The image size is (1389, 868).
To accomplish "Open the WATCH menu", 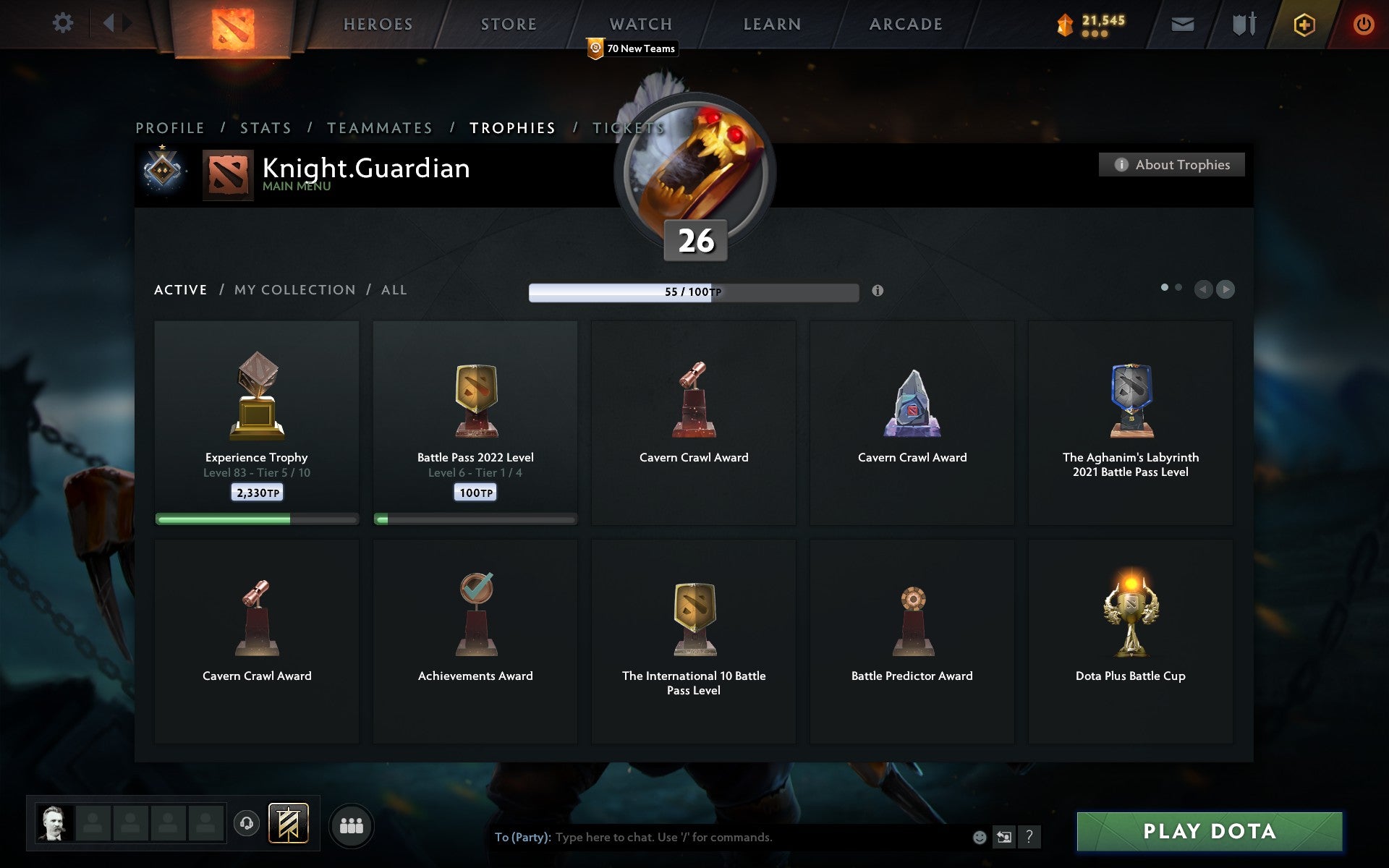I will [x=640, y=24].
